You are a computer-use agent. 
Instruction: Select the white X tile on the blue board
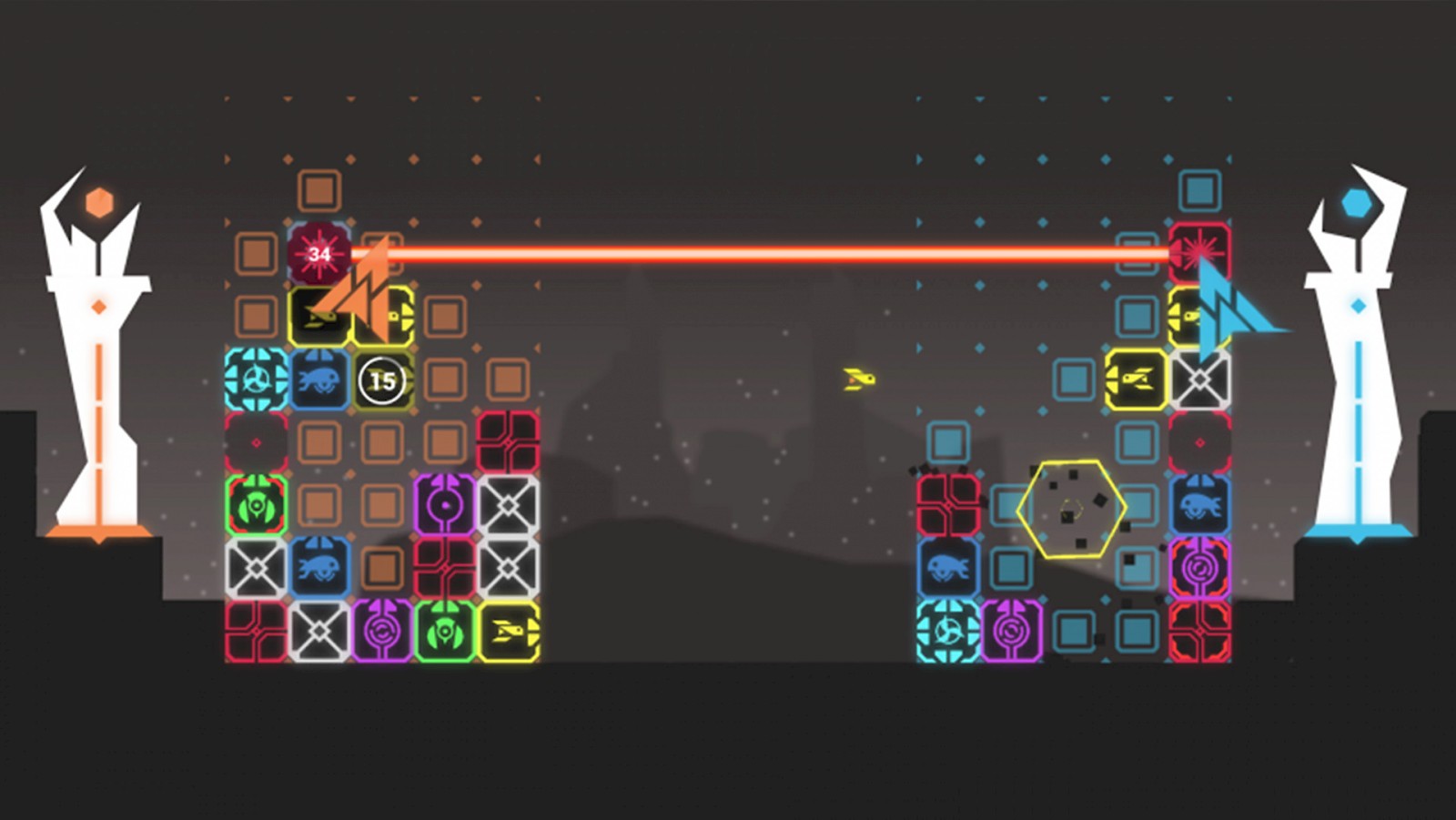[x=1199, y=380]
